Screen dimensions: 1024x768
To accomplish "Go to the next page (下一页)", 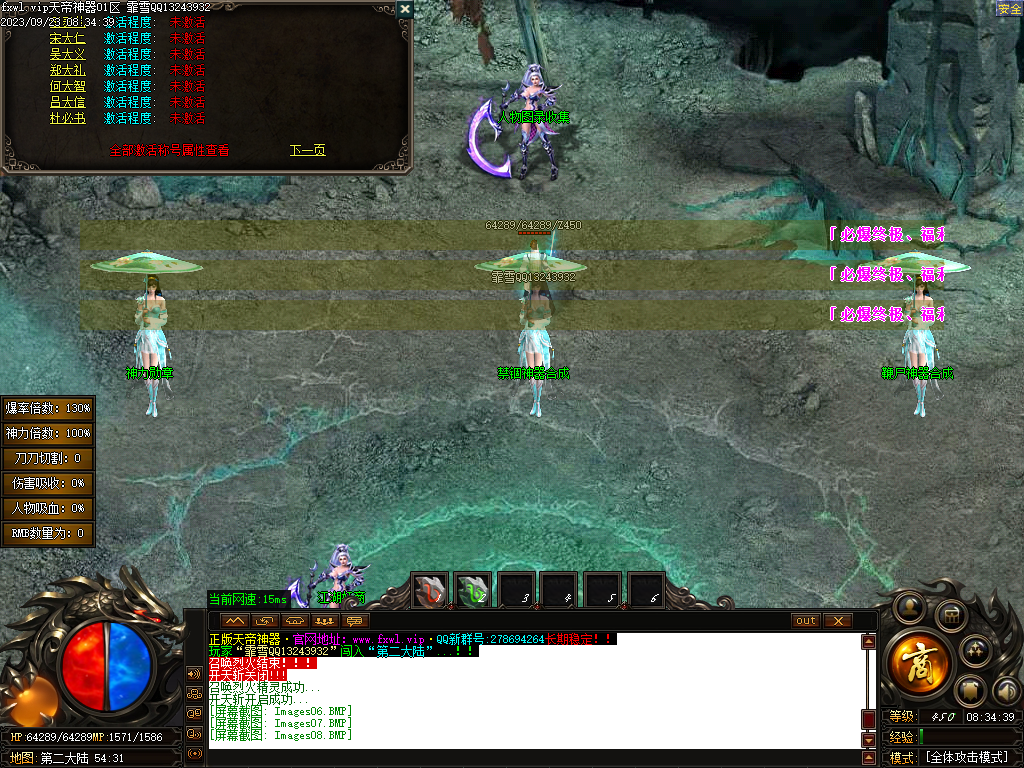I will pyautogui.click(x=307, y=150).
